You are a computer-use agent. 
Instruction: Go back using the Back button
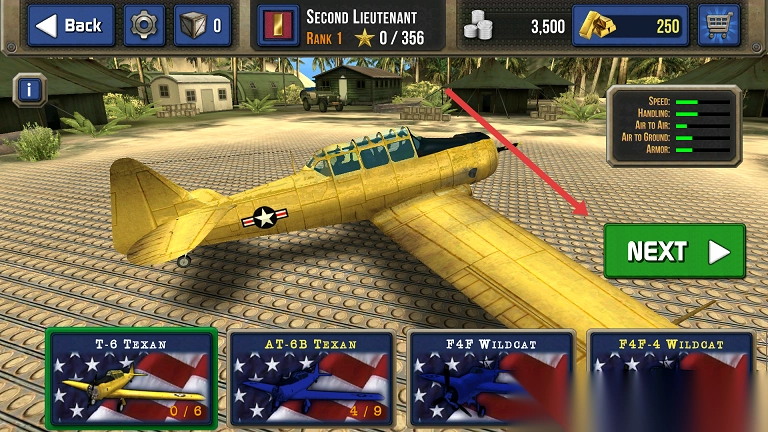[71, 25]
